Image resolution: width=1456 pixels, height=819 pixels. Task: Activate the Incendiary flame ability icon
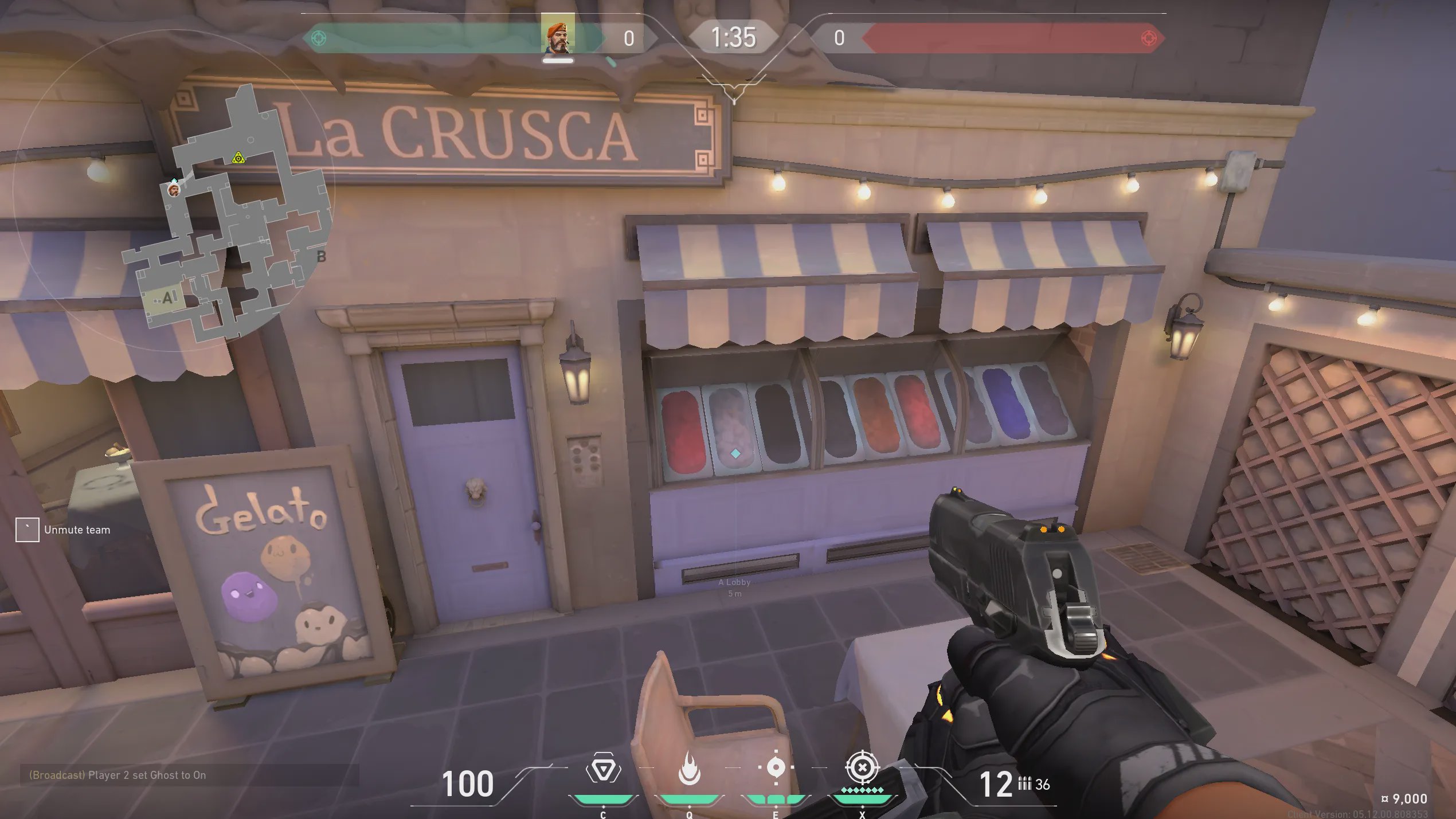689,769
